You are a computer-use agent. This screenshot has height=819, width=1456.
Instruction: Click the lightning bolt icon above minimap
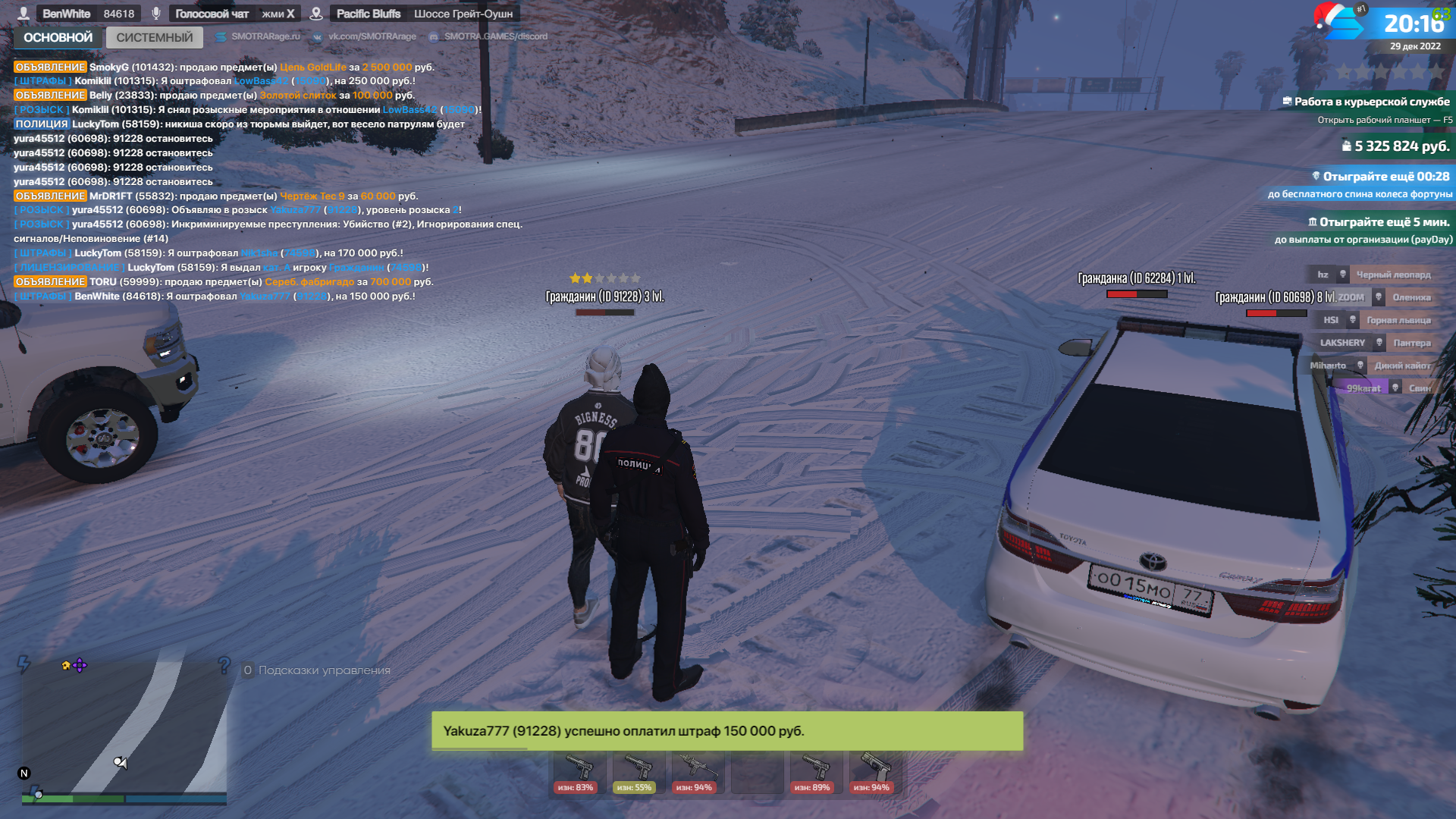click(x=24, y=664)
